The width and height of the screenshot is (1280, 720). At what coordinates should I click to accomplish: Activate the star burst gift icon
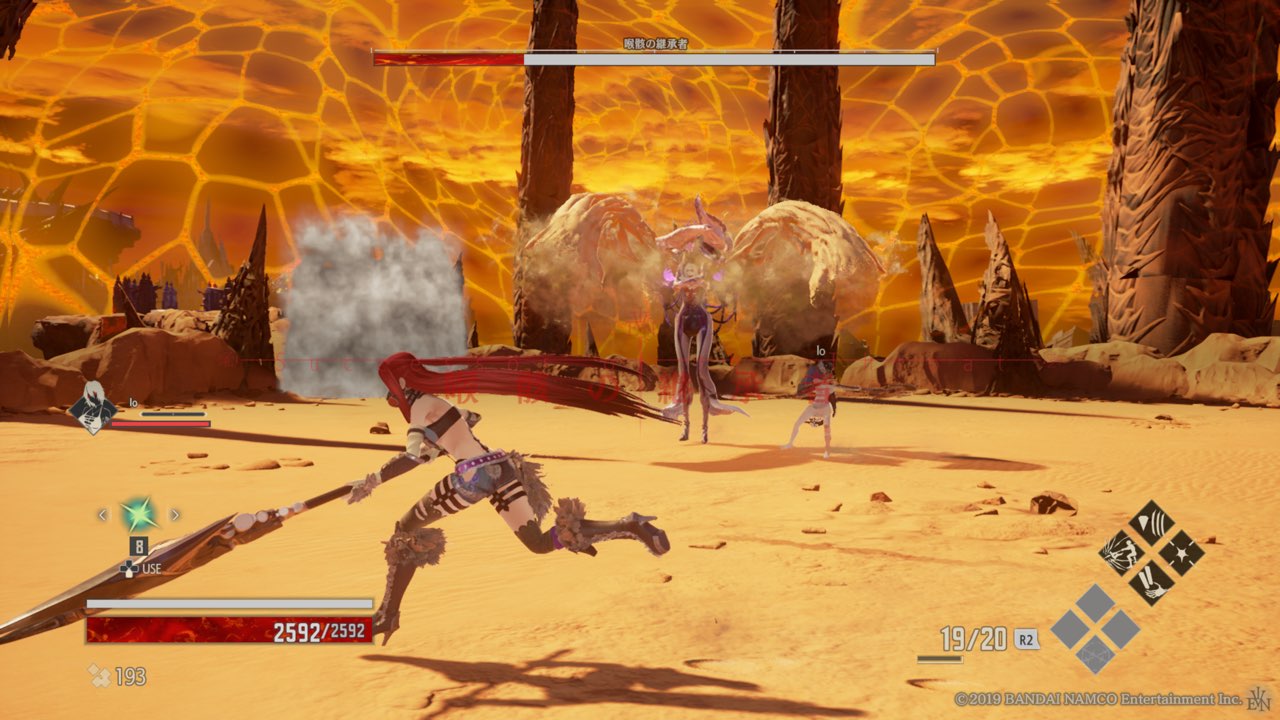coord(1181,552)
